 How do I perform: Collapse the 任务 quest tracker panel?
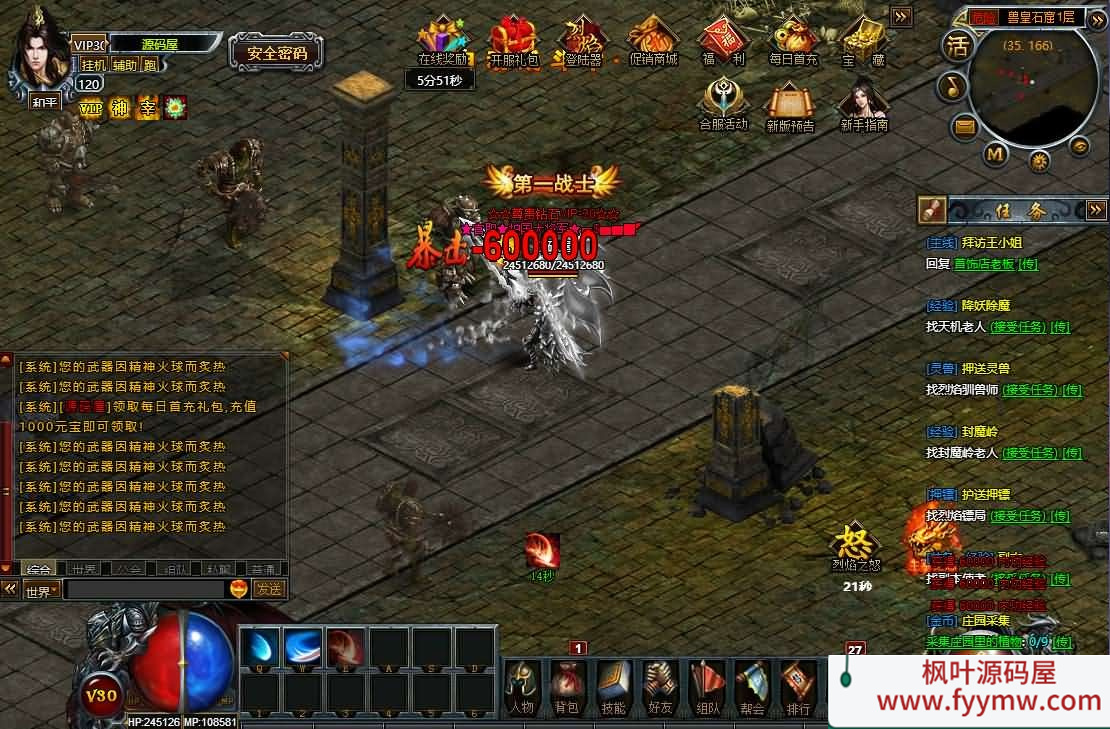pos(1096,210)
